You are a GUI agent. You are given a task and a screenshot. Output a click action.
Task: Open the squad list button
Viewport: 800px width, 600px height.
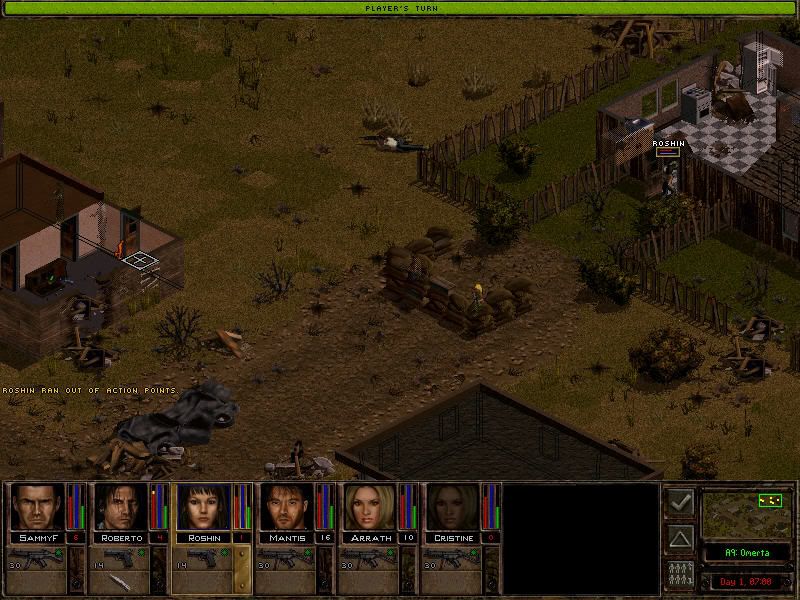[681, 575]
